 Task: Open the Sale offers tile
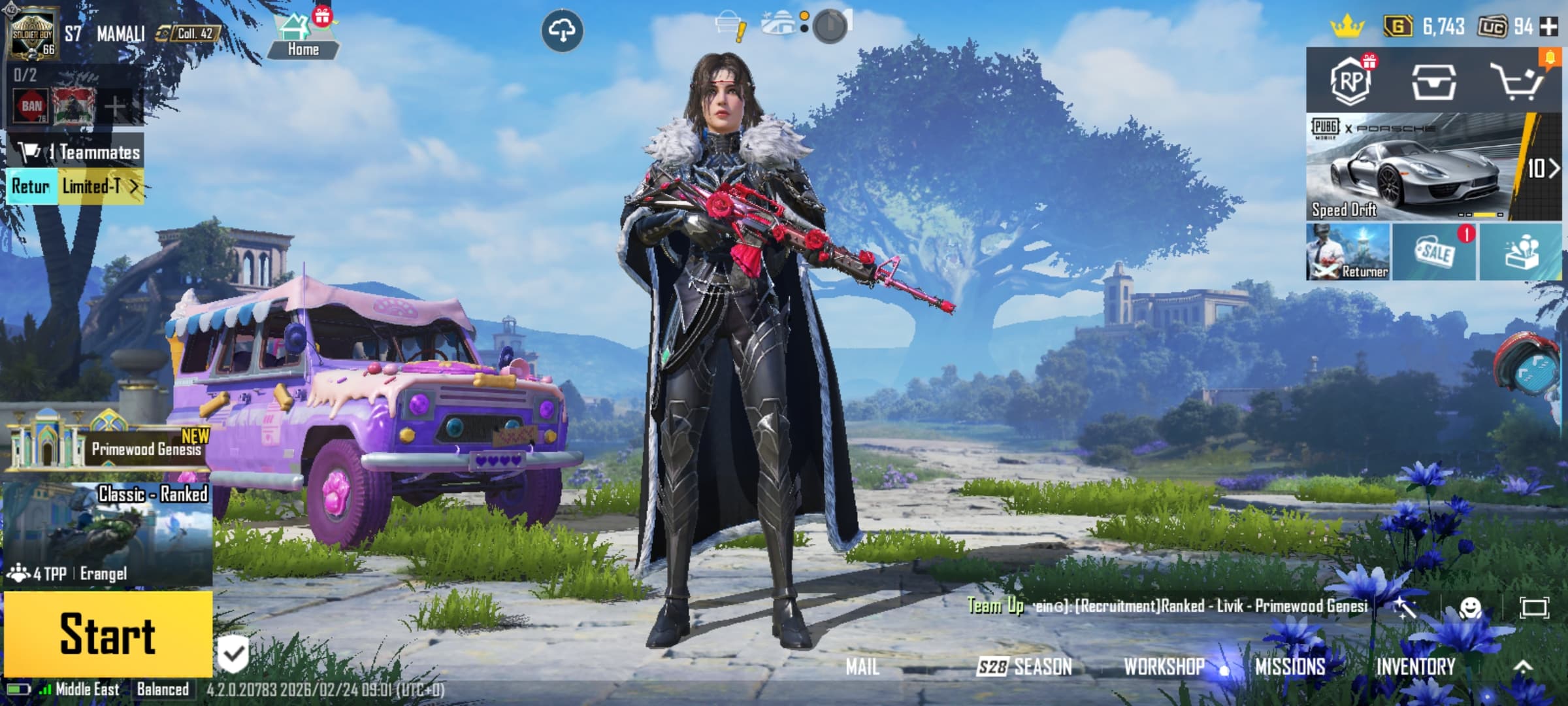(x=1434, y=252)
